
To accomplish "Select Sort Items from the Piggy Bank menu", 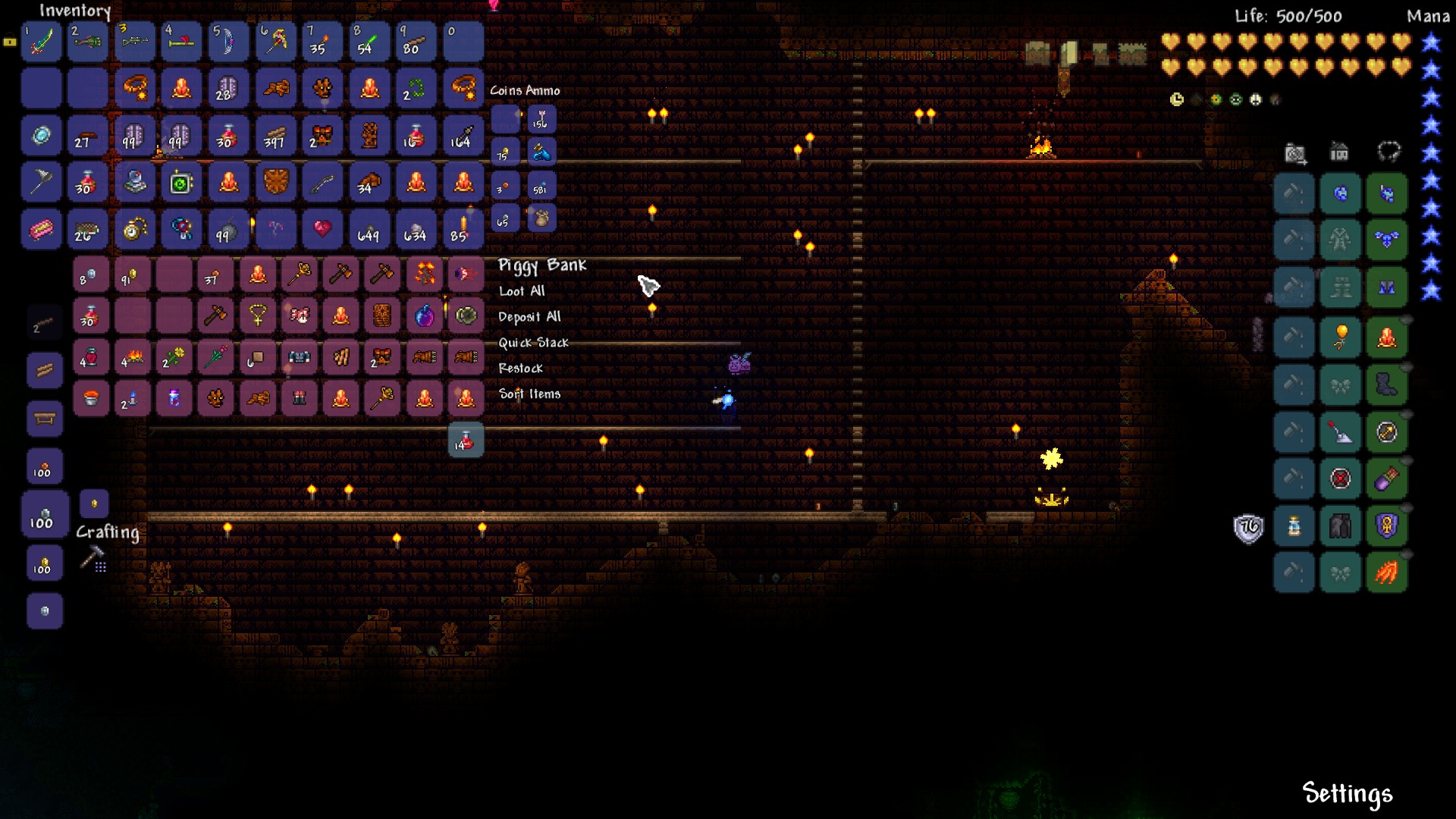I will click(529, 394).
